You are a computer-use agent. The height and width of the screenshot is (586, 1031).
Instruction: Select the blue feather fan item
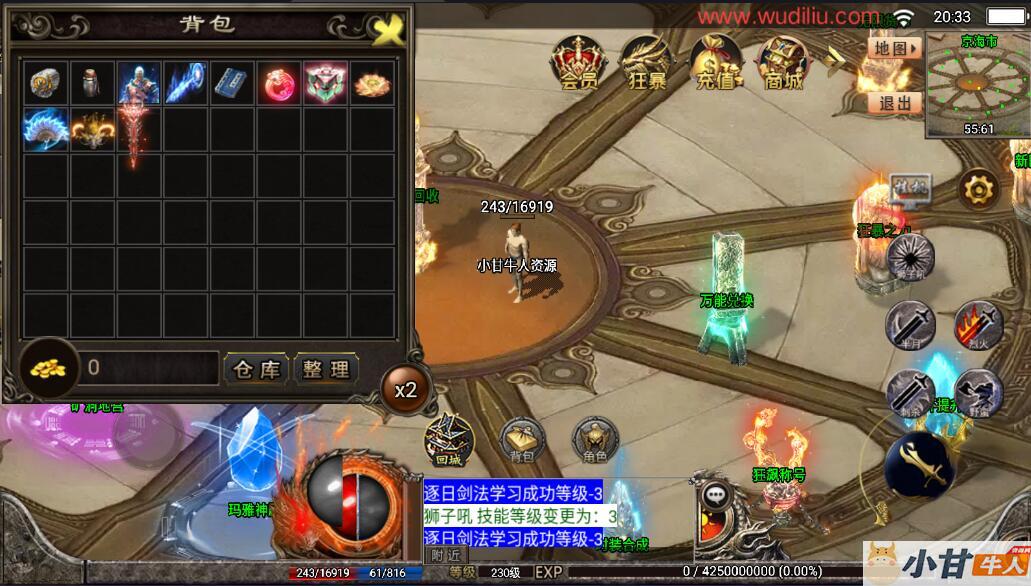click(x=46, y=129)
